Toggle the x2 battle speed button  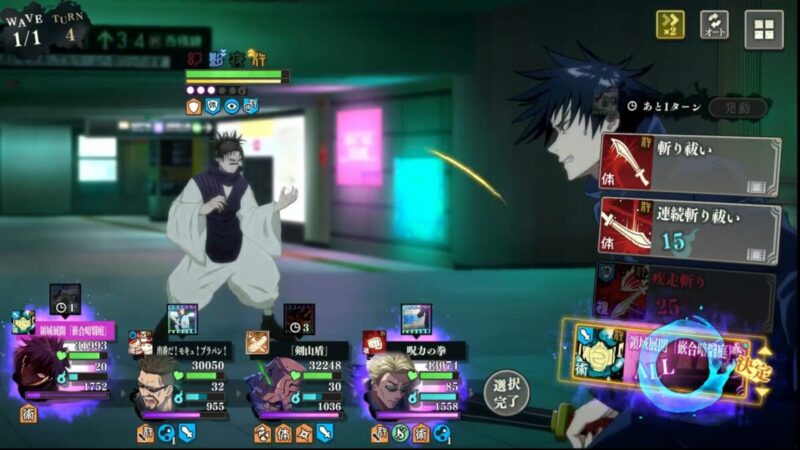click(x=670, y=25)
